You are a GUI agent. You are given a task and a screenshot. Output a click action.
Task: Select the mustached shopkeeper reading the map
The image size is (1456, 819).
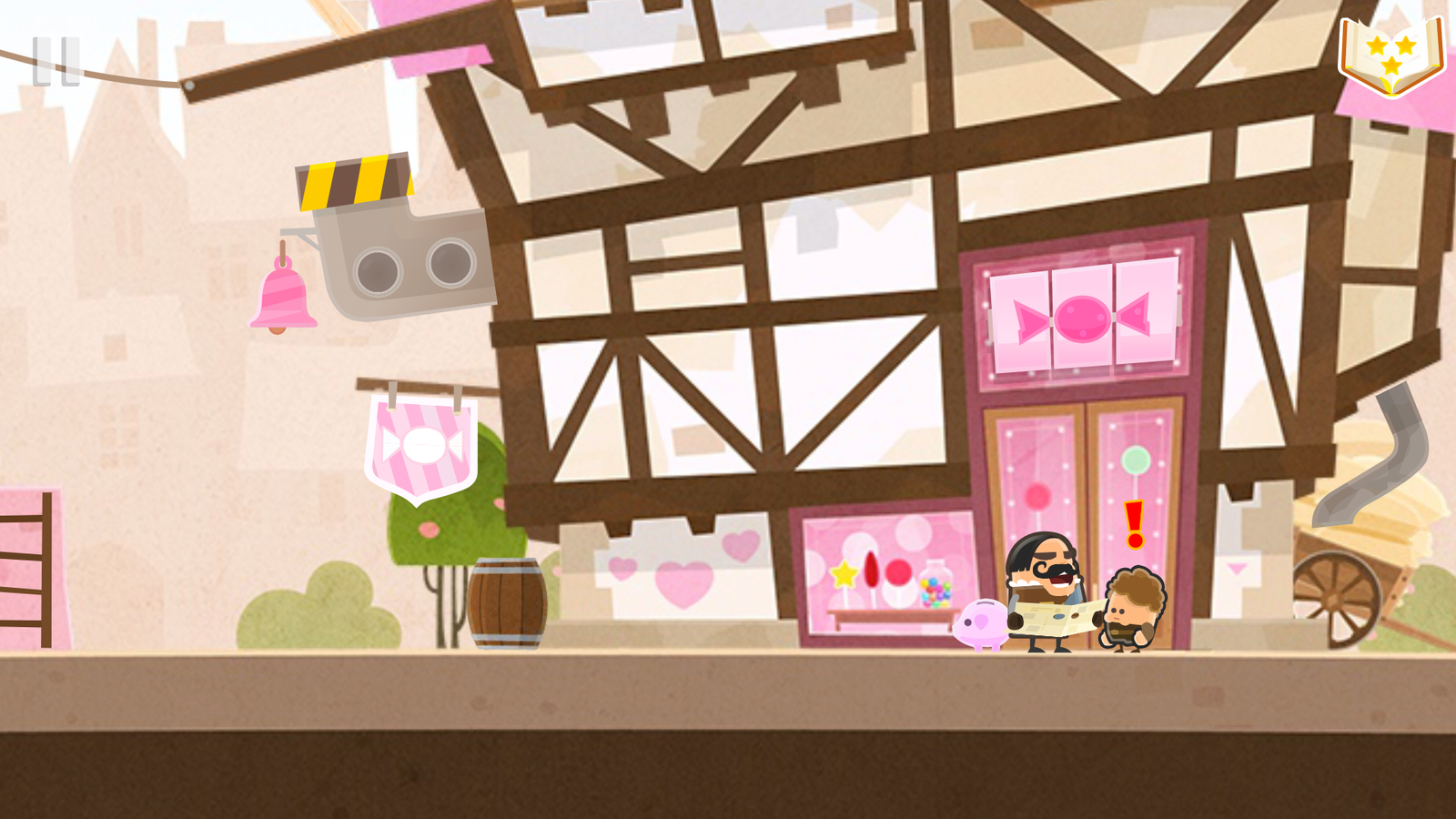1046,591
